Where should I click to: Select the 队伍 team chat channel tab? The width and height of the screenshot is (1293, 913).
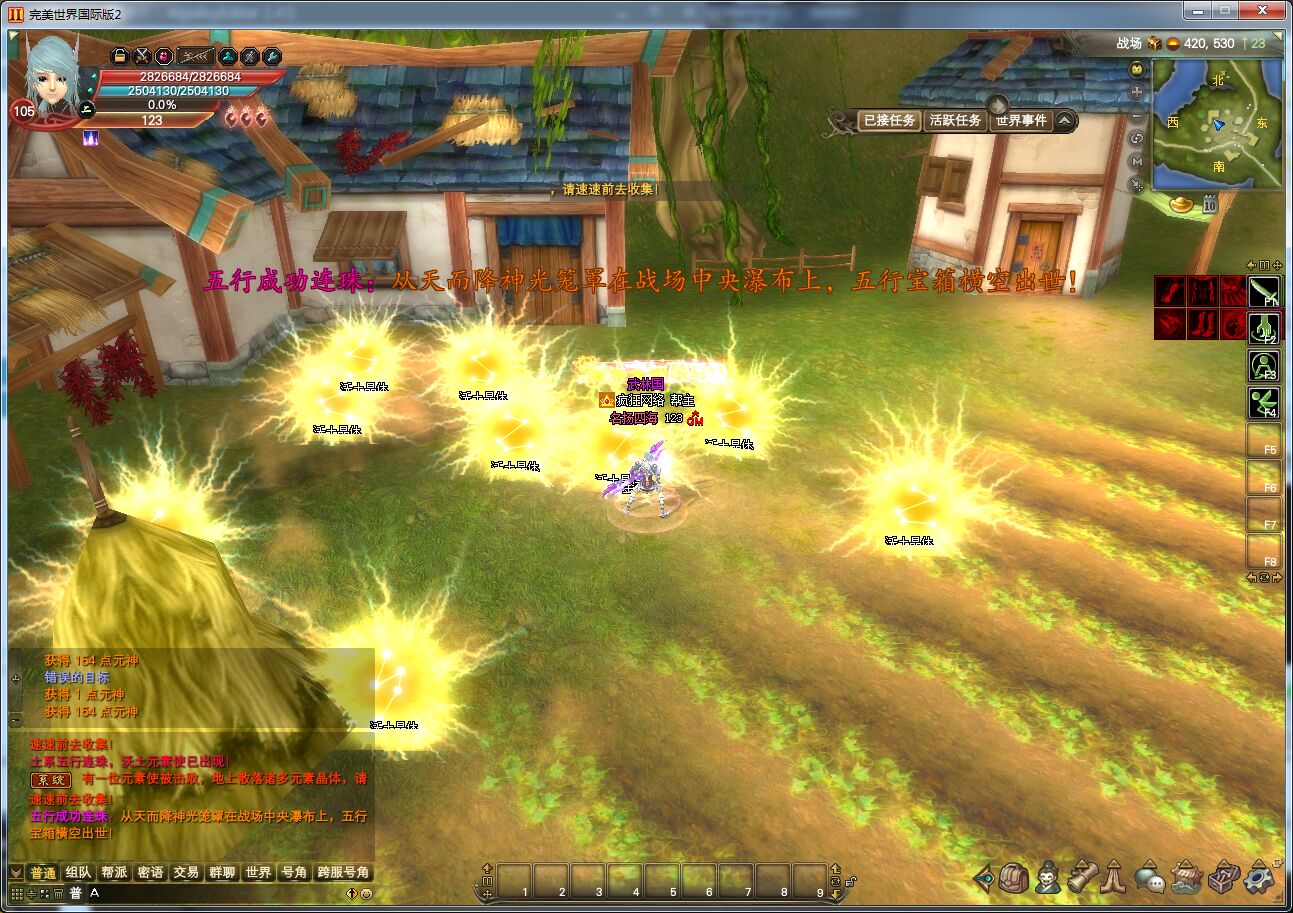(x=78, y=872)
